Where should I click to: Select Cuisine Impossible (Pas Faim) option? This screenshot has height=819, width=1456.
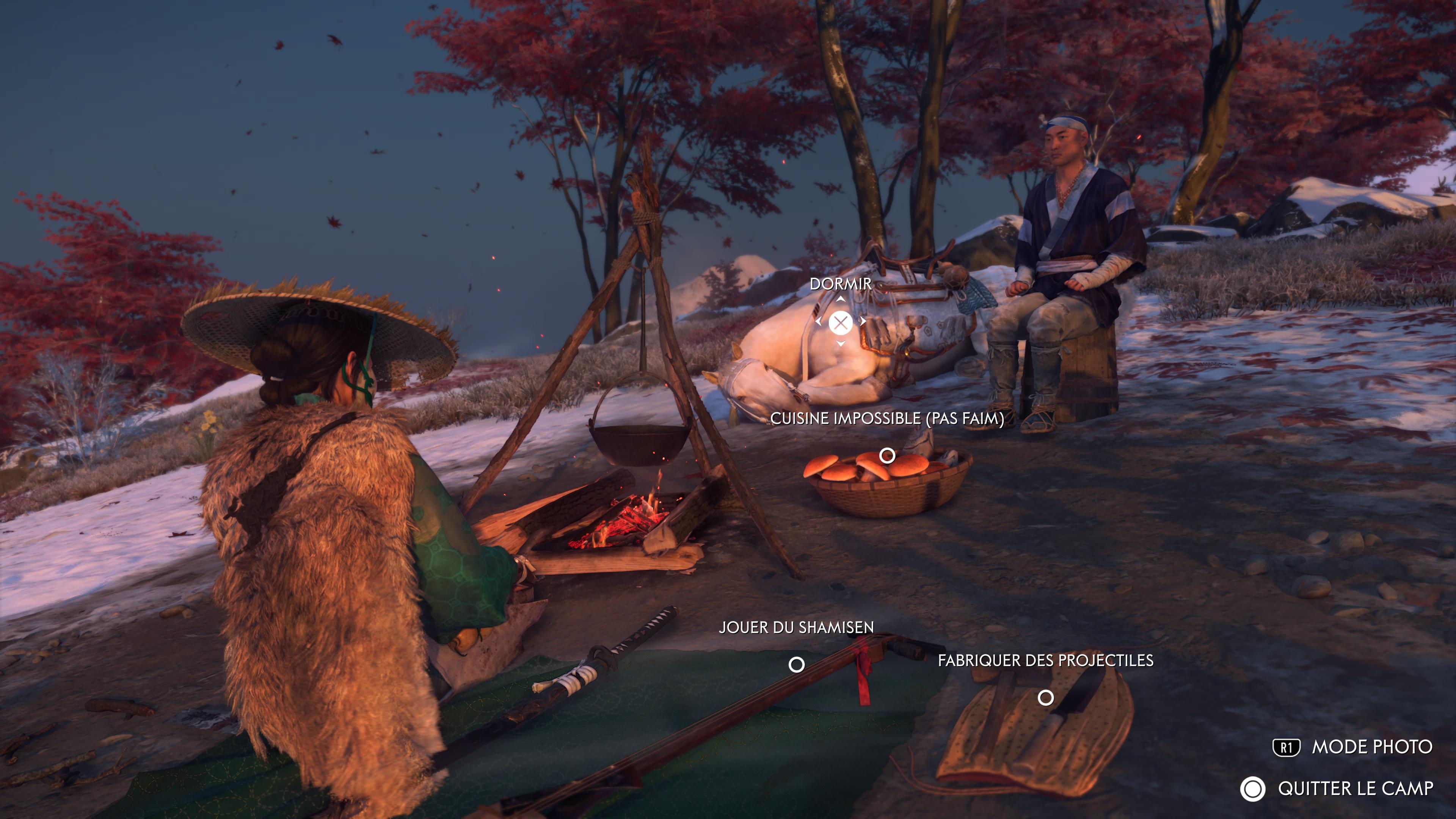pyautogui.click(x=887, y=455)
